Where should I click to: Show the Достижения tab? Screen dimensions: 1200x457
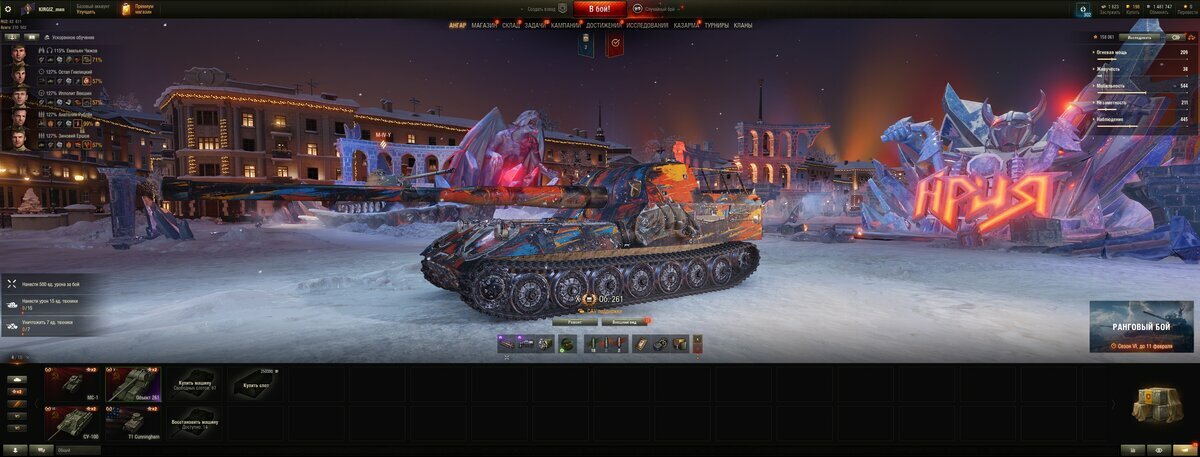pyautogui.click(x=603, y=25)
